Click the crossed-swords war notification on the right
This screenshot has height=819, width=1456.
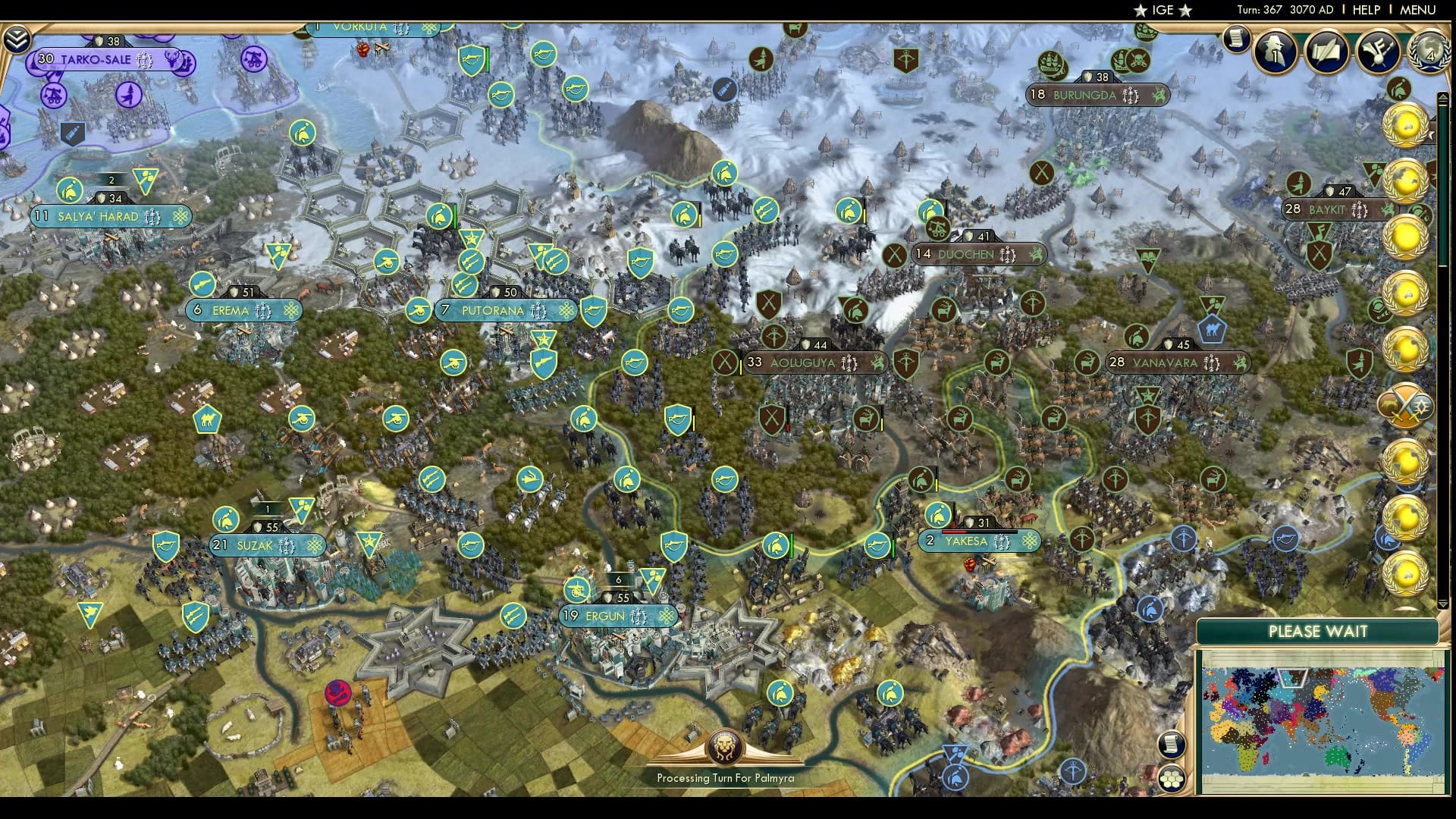[1404, 406]
